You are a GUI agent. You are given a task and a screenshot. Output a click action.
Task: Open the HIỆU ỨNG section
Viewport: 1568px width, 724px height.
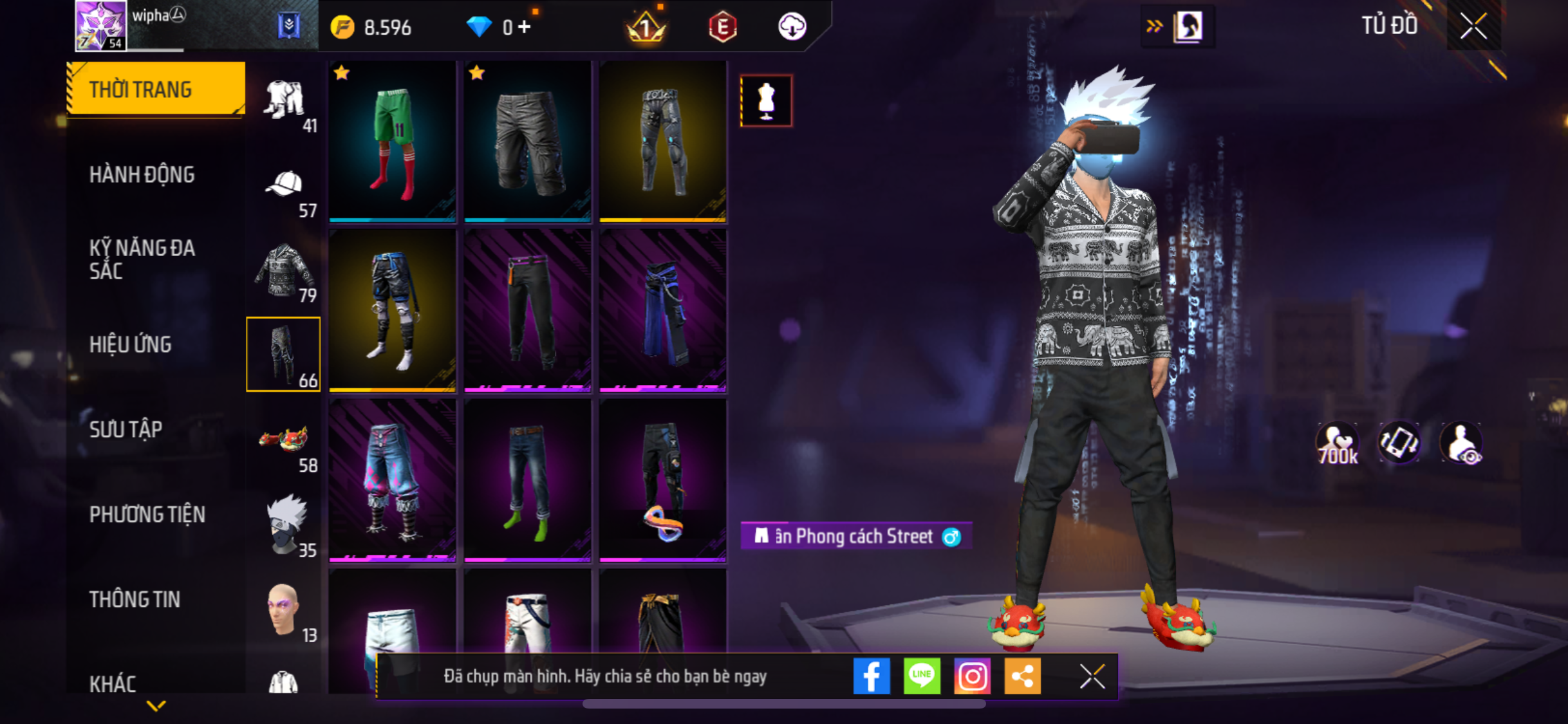pos(130,344)
